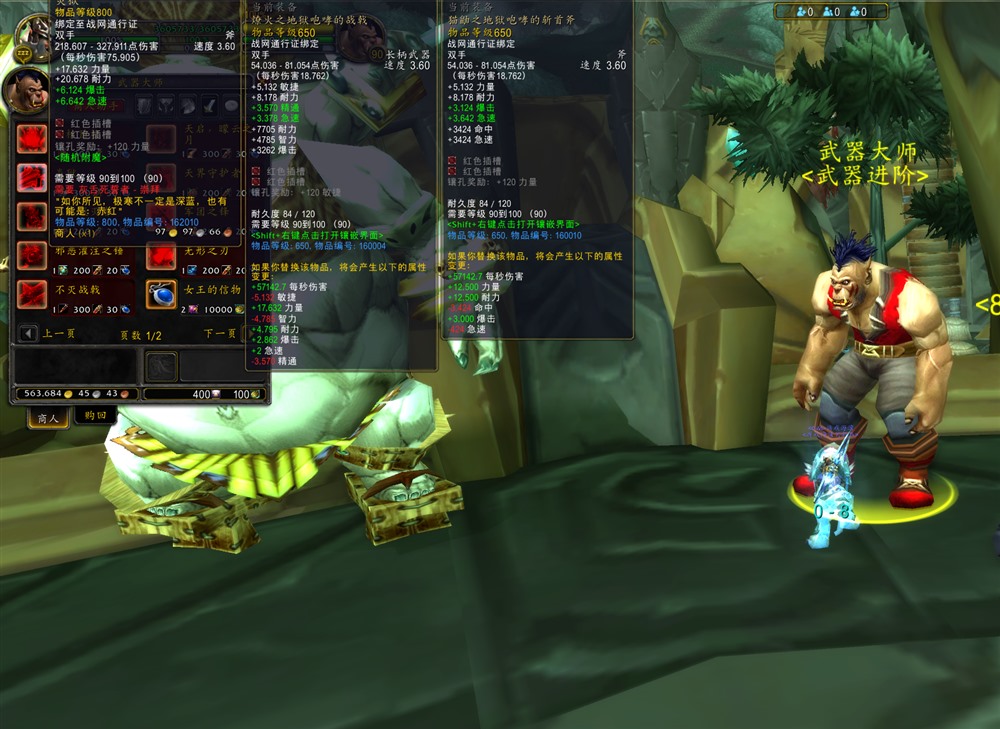Switch to the 购回 buyback tab
The height and width of the screenshot is (729, 1000).
pyautogui.click(x=95, y=416)
